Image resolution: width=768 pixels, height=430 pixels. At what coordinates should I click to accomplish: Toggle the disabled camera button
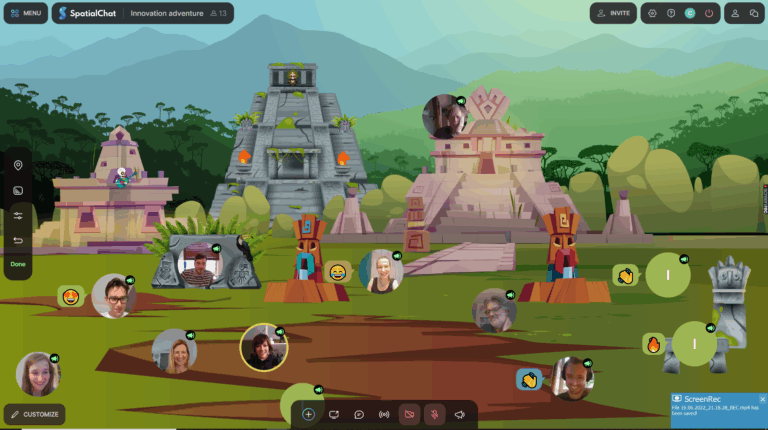click(x=409, y=414)
